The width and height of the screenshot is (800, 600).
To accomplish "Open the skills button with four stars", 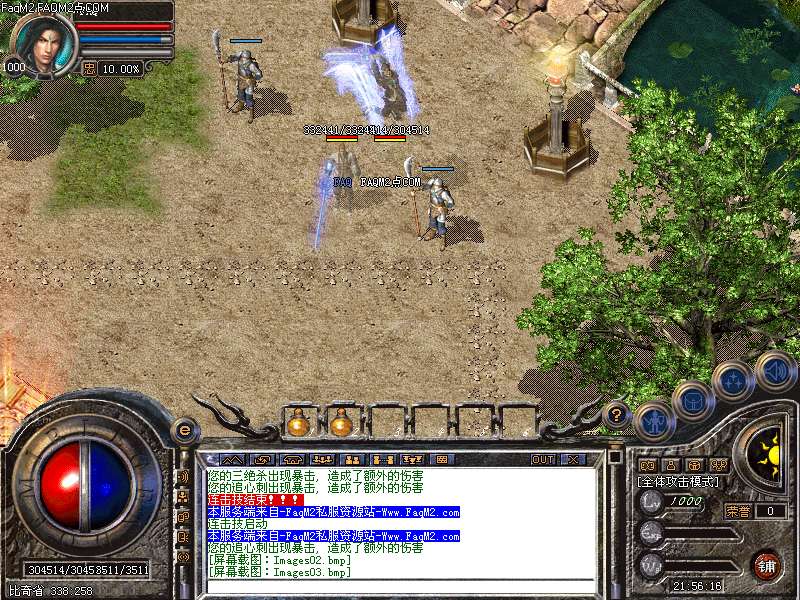I will coord(733,381).
